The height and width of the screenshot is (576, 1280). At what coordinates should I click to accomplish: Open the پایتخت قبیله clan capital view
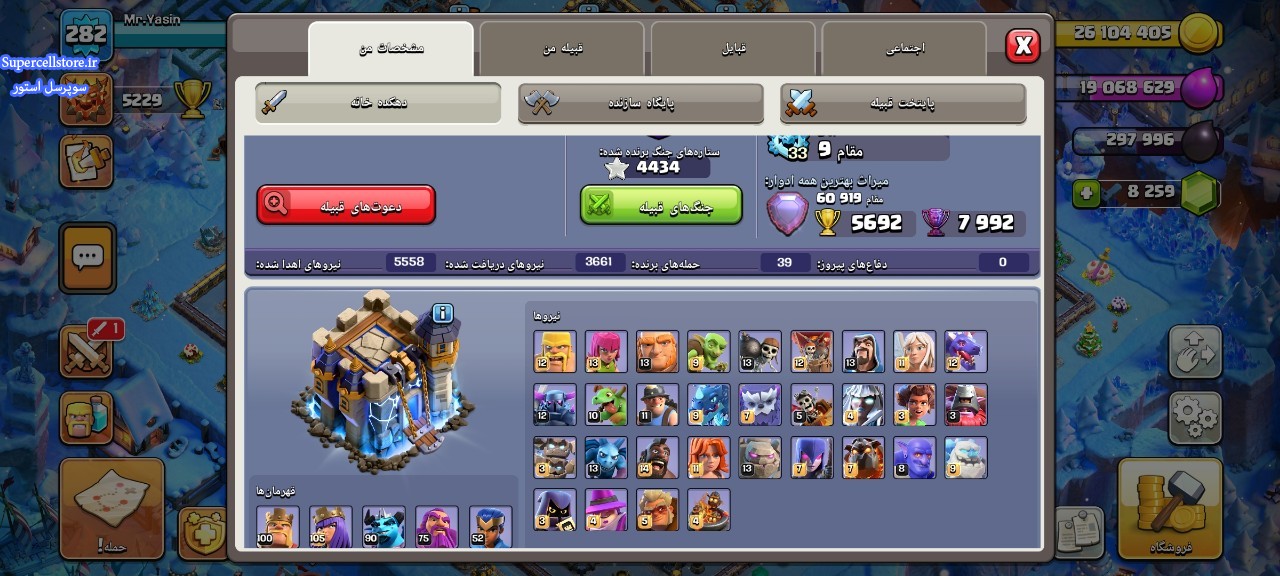pos(903,103)
